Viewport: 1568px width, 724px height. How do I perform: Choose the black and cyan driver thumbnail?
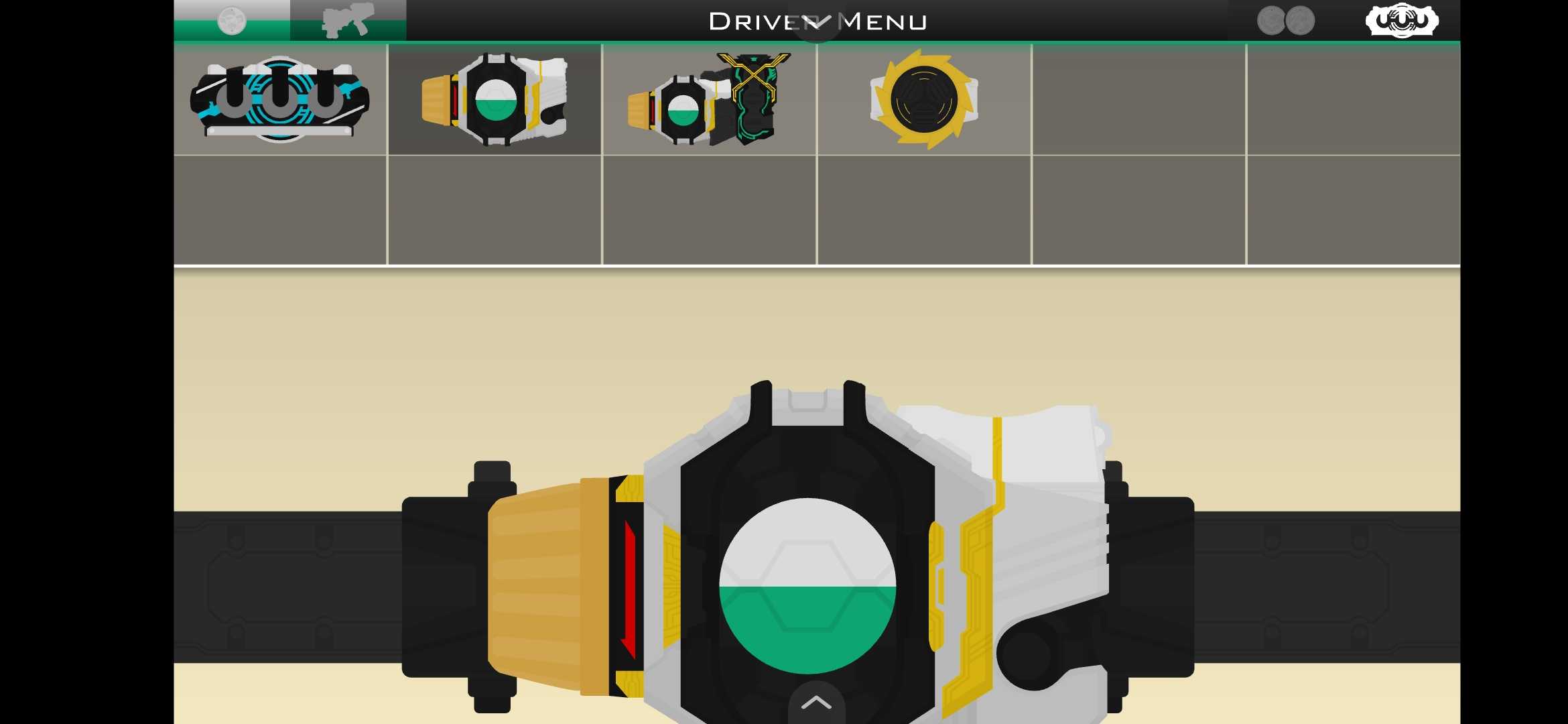pos(280,100)
